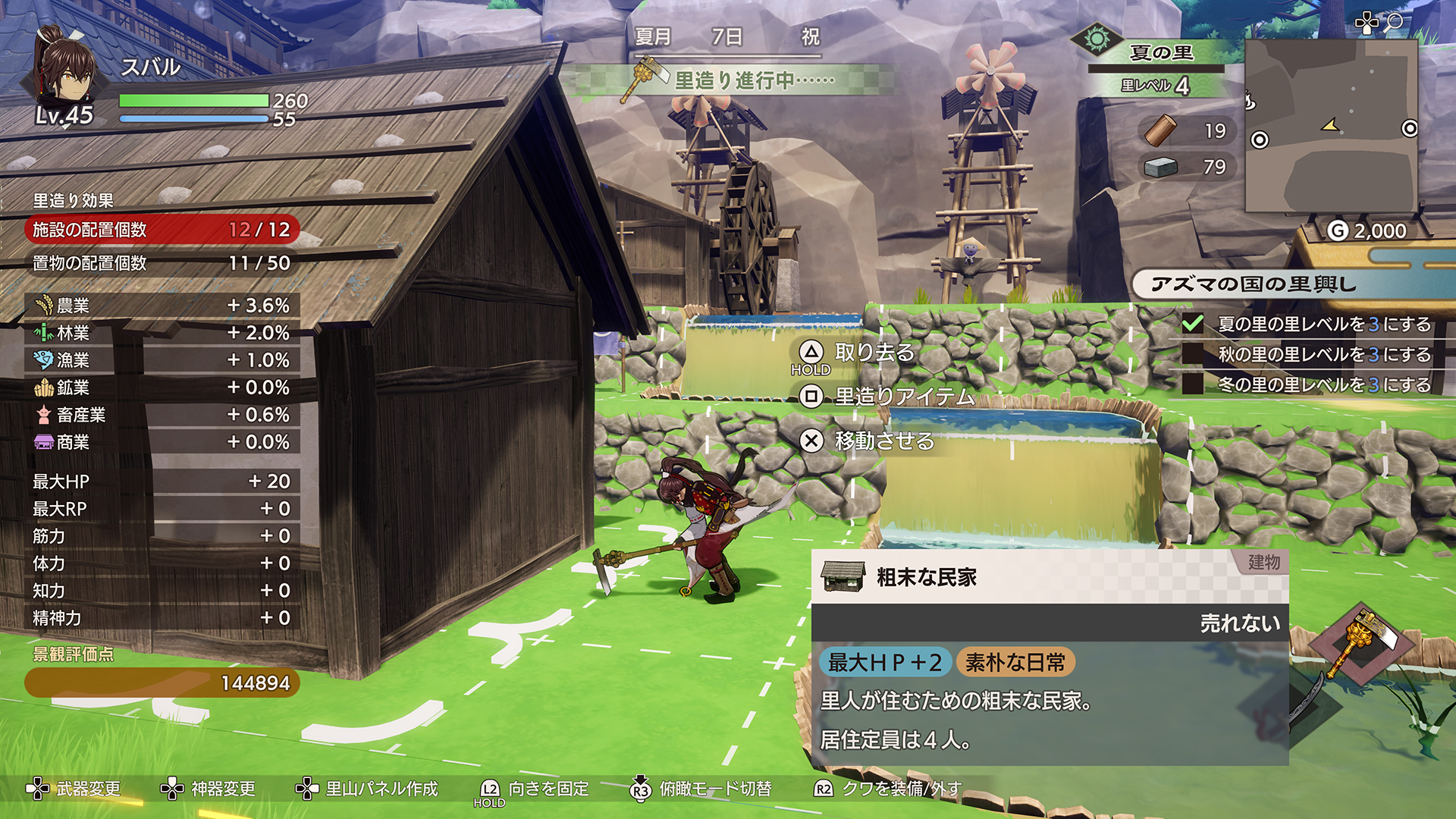The image size is (1456, 819).
Task: Open the minimap in the corner
Action: [1331, 126]
